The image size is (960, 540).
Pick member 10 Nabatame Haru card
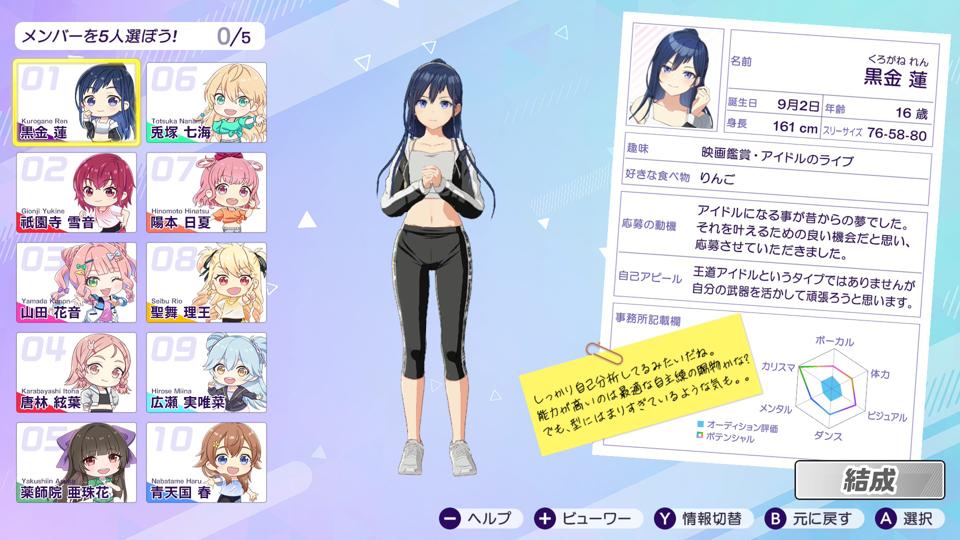pyautogui.click(x=207, y=463)
